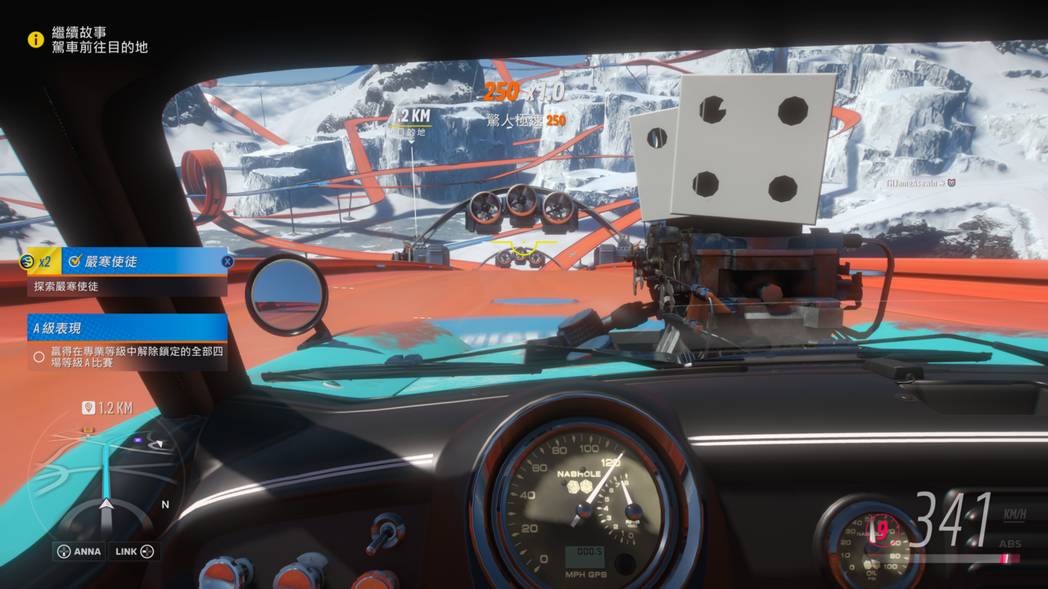Viewport: 1048px width, 589px height.
Task: Click the 1.2 KM destination pin above minimap
Action: [89, 408]
